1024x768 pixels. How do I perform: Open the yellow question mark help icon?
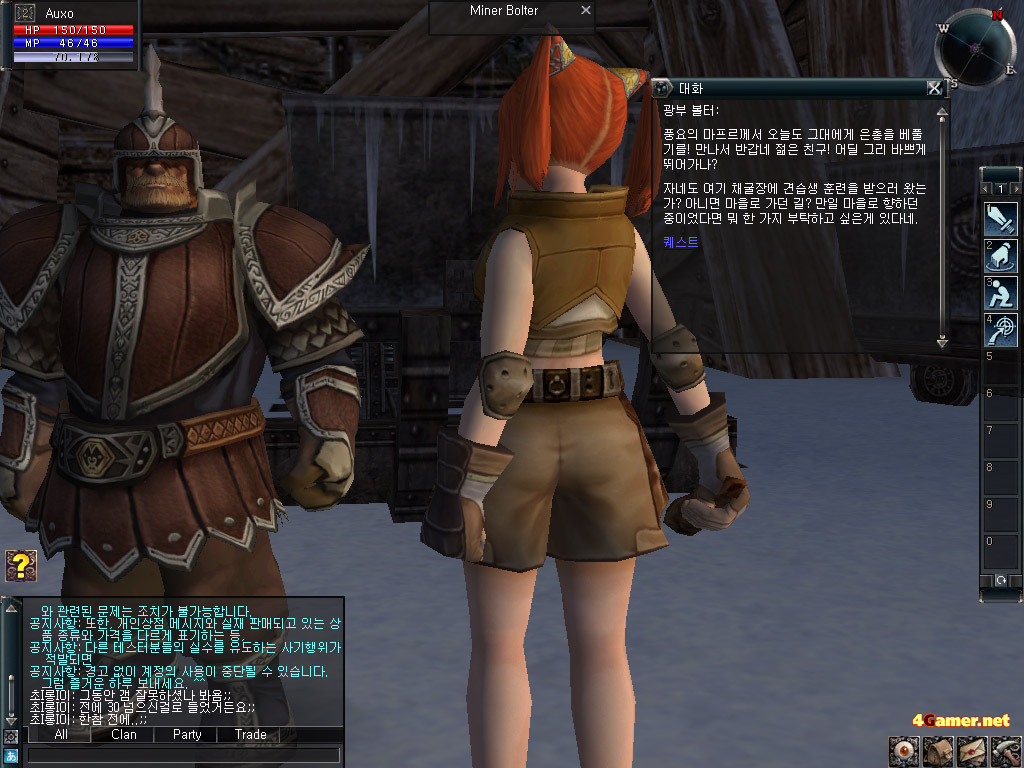(20, 565)
